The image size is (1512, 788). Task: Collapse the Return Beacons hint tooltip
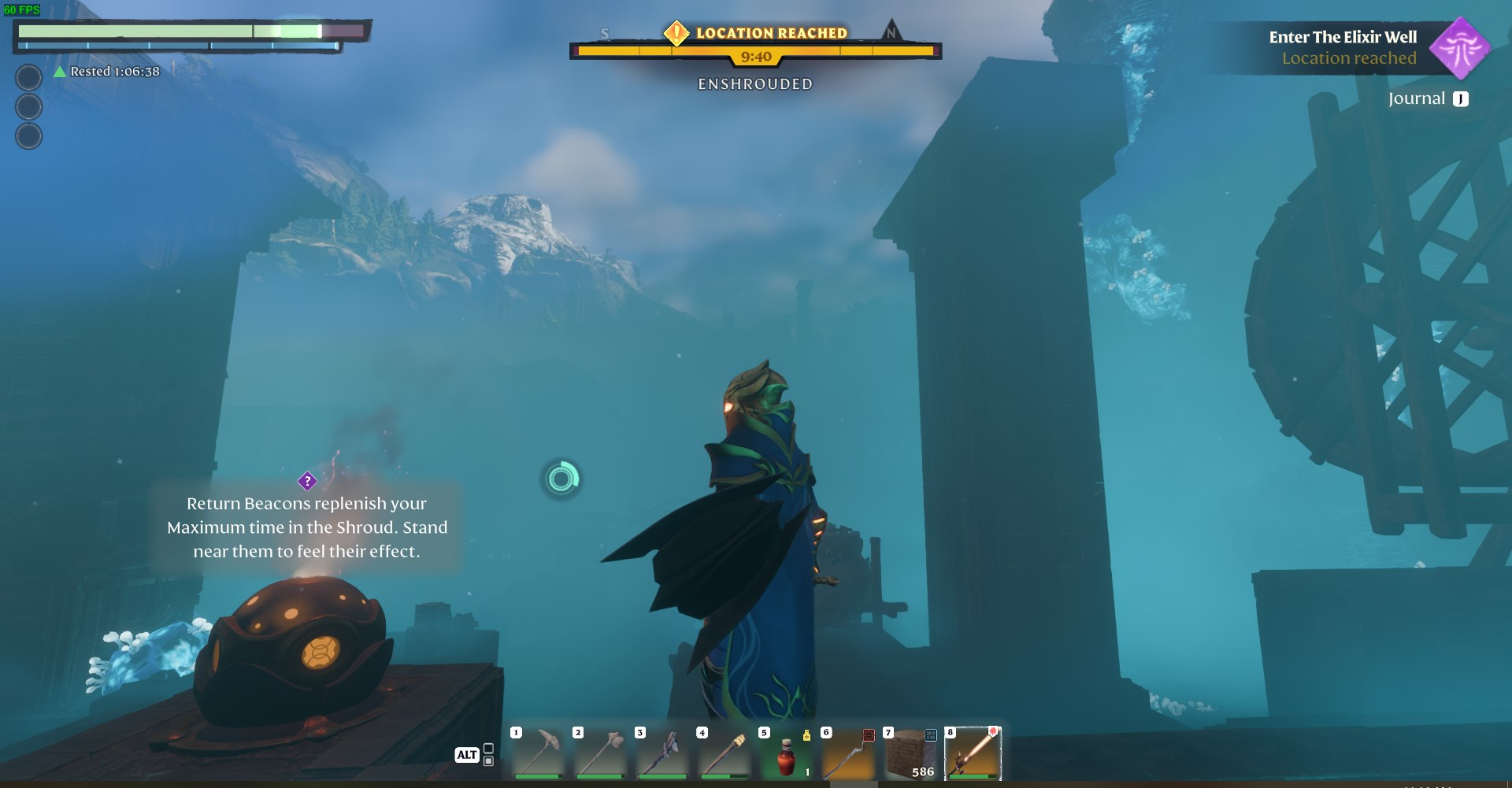tap(307, 527)
